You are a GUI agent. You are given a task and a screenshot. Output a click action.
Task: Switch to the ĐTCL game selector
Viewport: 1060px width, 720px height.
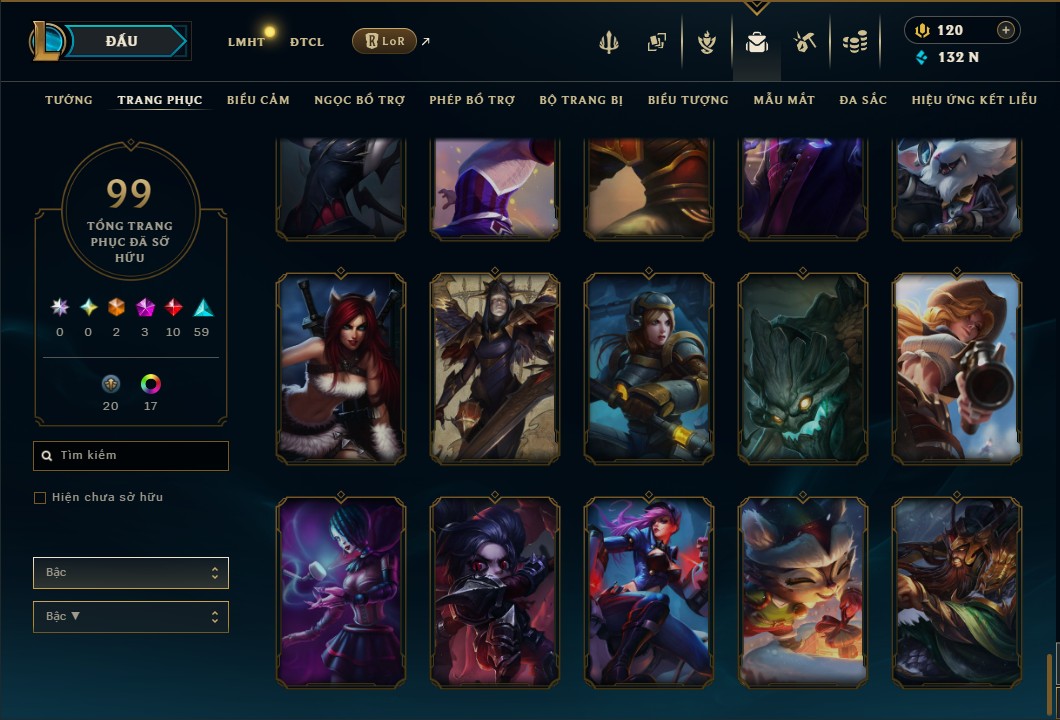tap(307, 42)
